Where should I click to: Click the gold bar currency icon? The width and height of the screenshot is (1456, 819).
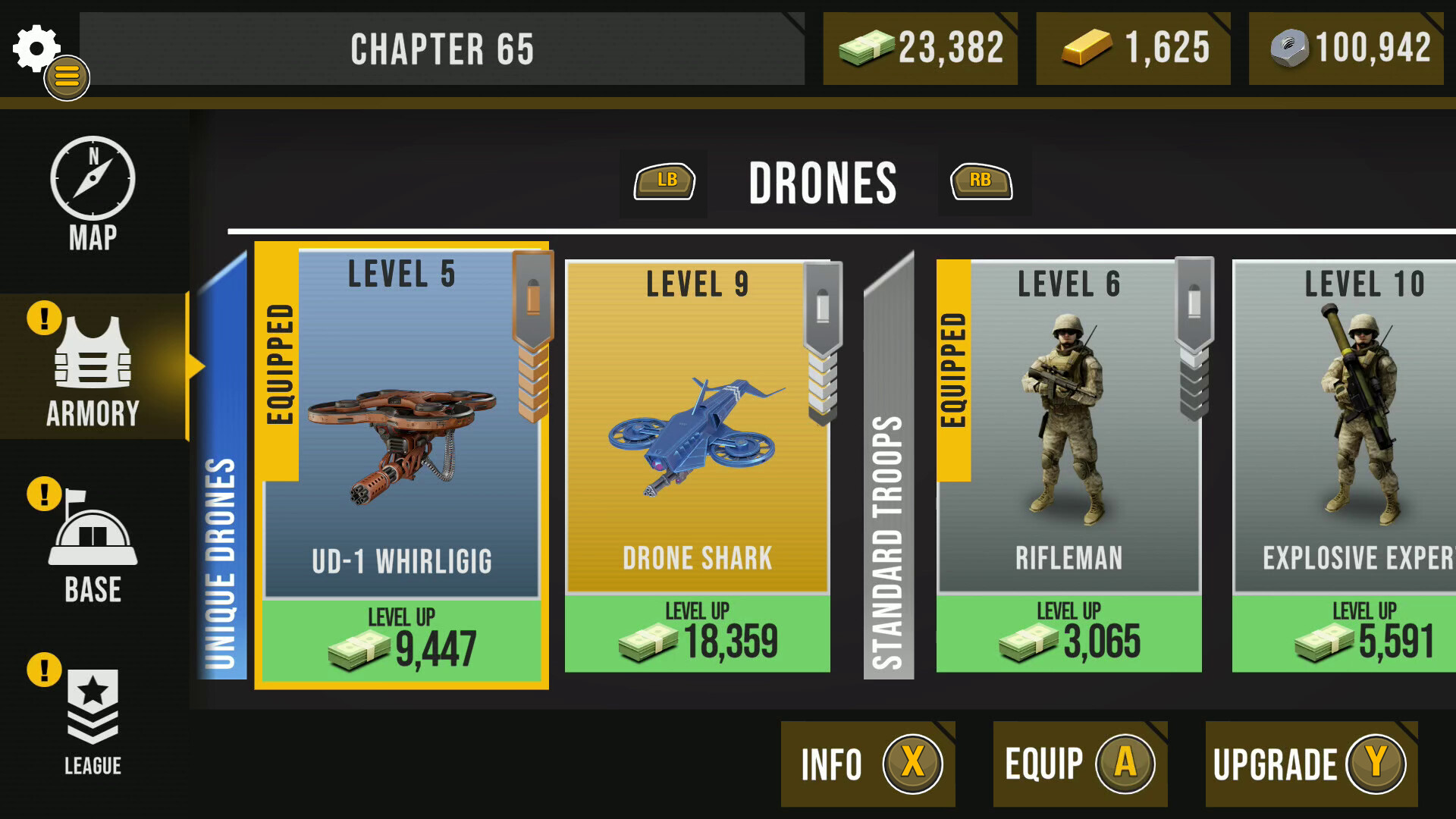coord(1086,48)
